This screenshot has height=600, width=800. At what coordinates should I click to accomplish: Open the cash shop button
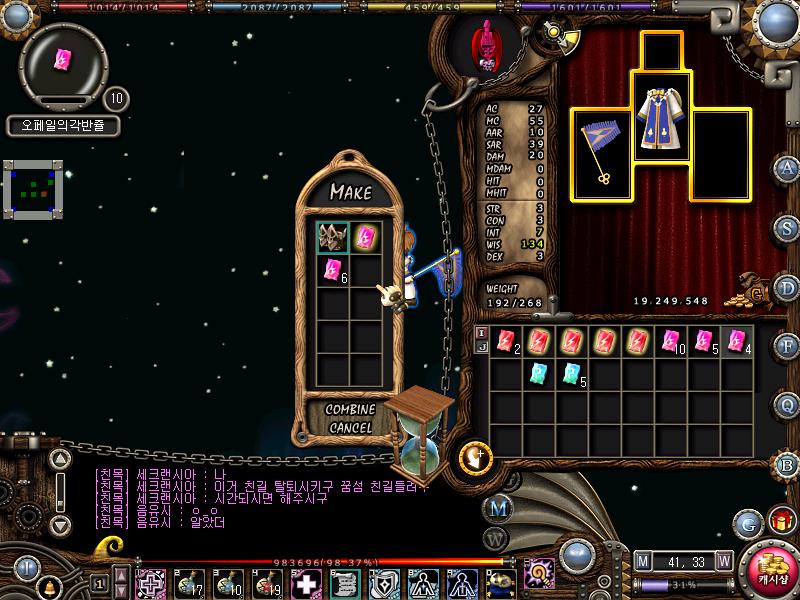tap(771, 567)
